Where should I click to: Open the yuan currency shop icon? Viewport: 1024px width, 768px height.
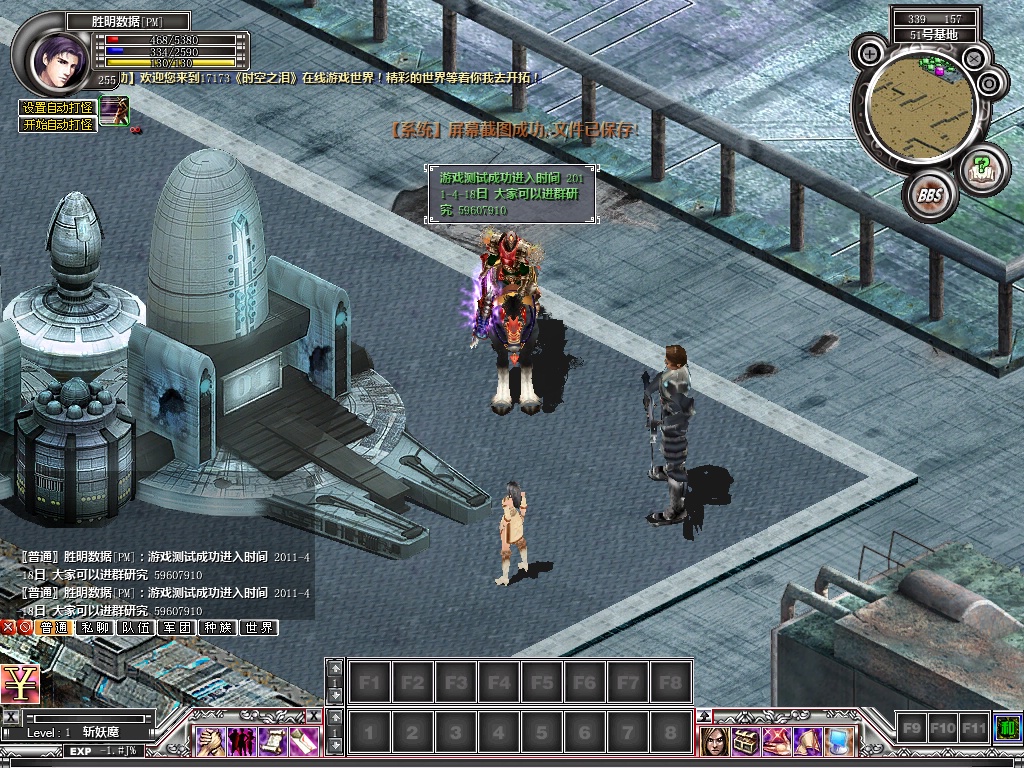click(x=20, y=684)
